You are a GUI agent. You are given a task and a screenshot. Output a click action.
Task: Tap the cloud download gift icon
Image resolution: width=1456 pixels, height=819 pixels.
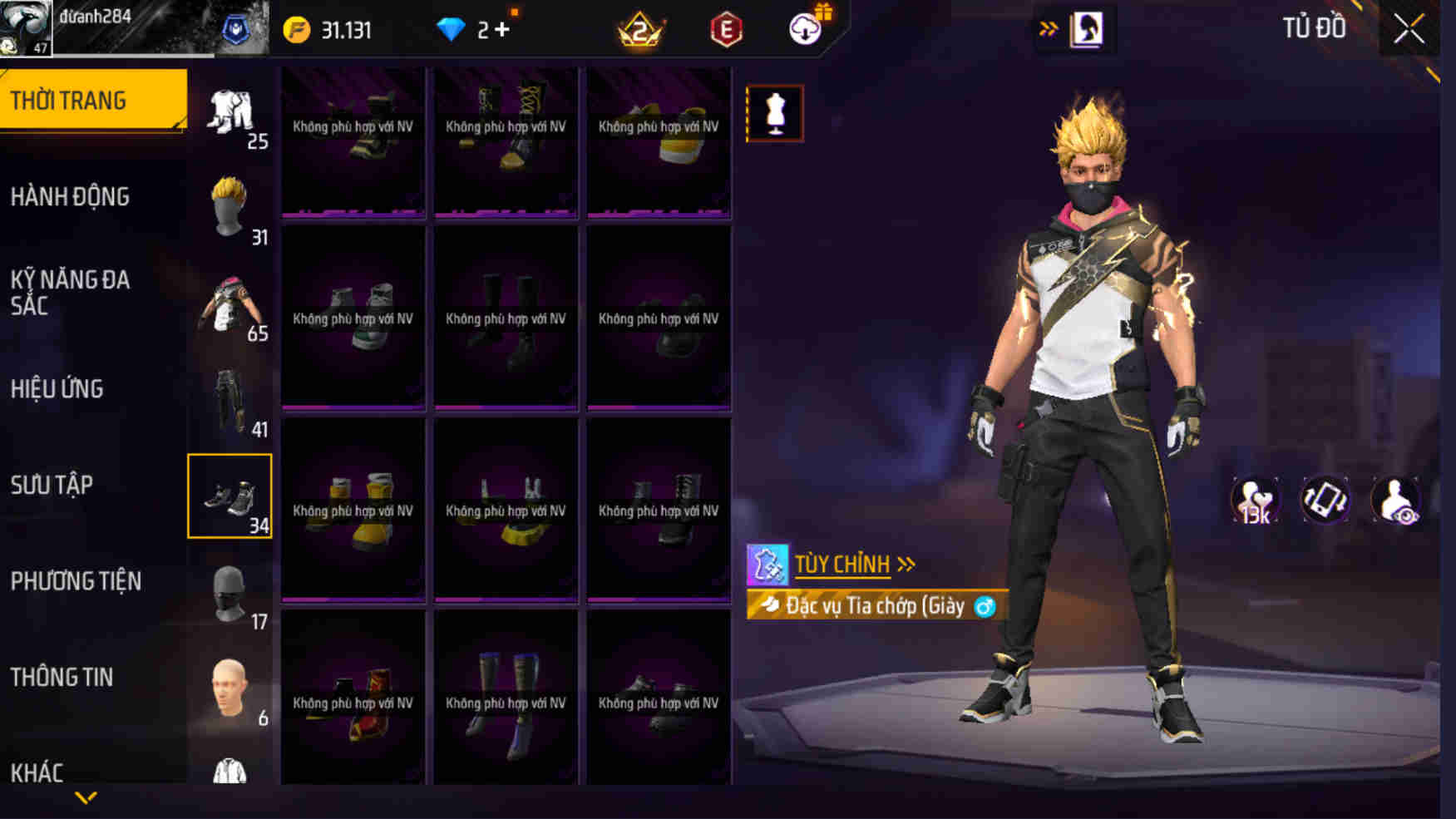point(805,28)
